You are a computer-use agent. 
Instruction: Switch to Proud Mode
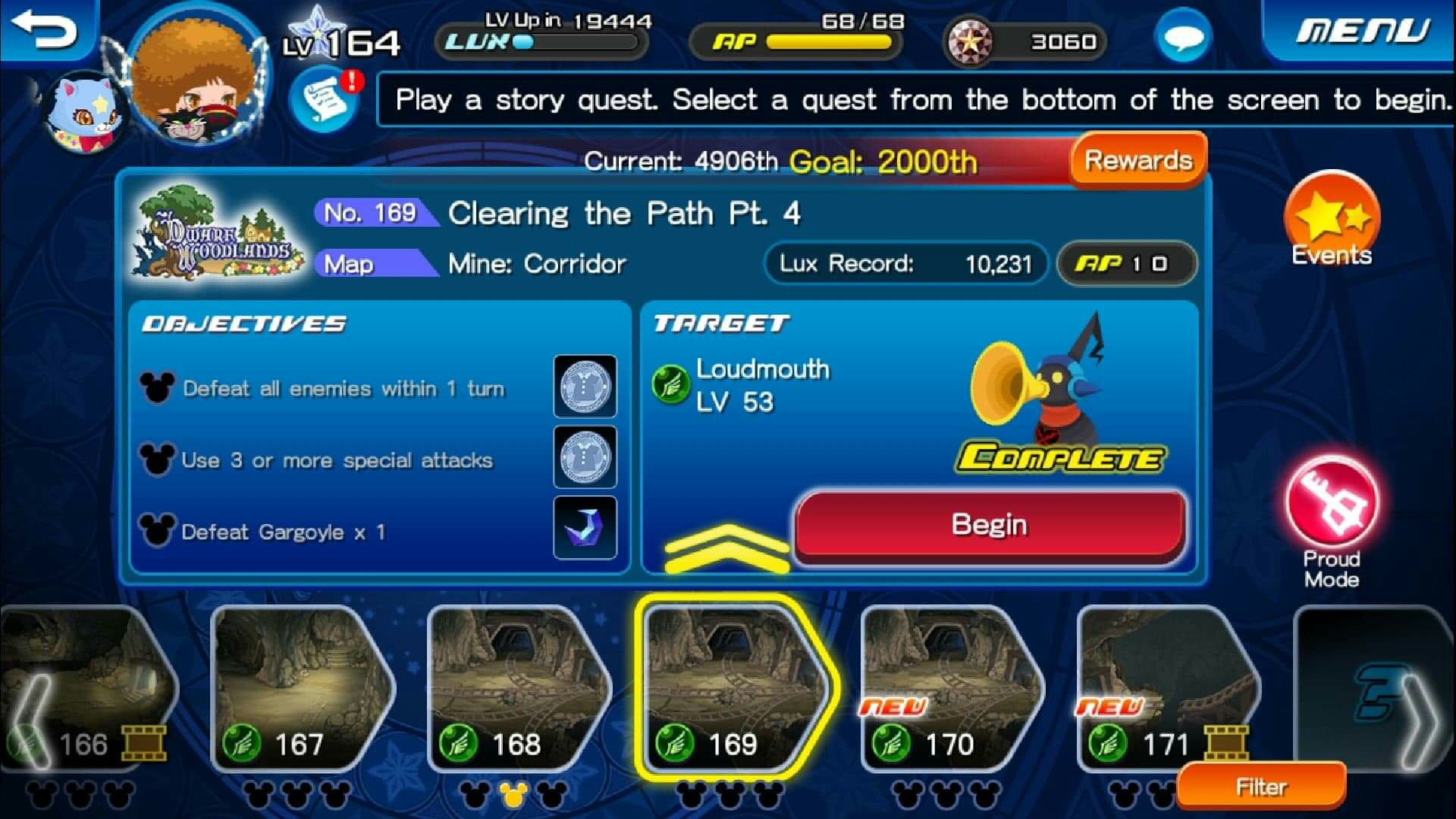point(1332,508)
